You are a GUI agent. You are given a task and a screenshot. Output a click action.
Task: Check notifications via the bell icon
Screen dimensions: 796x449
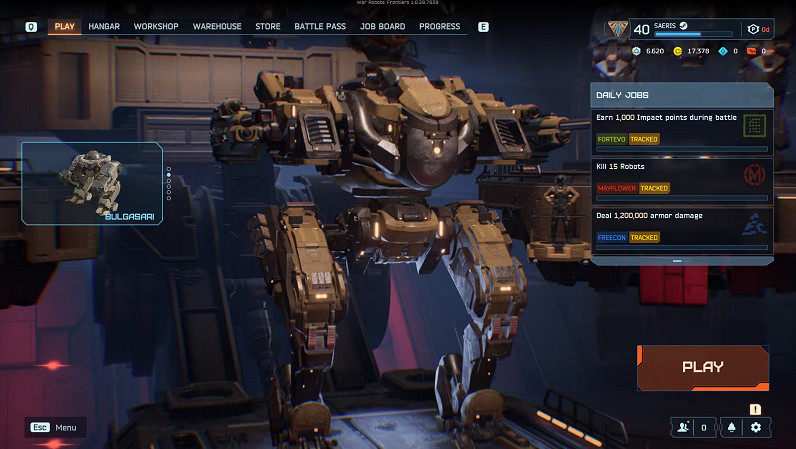pos(732,427)
